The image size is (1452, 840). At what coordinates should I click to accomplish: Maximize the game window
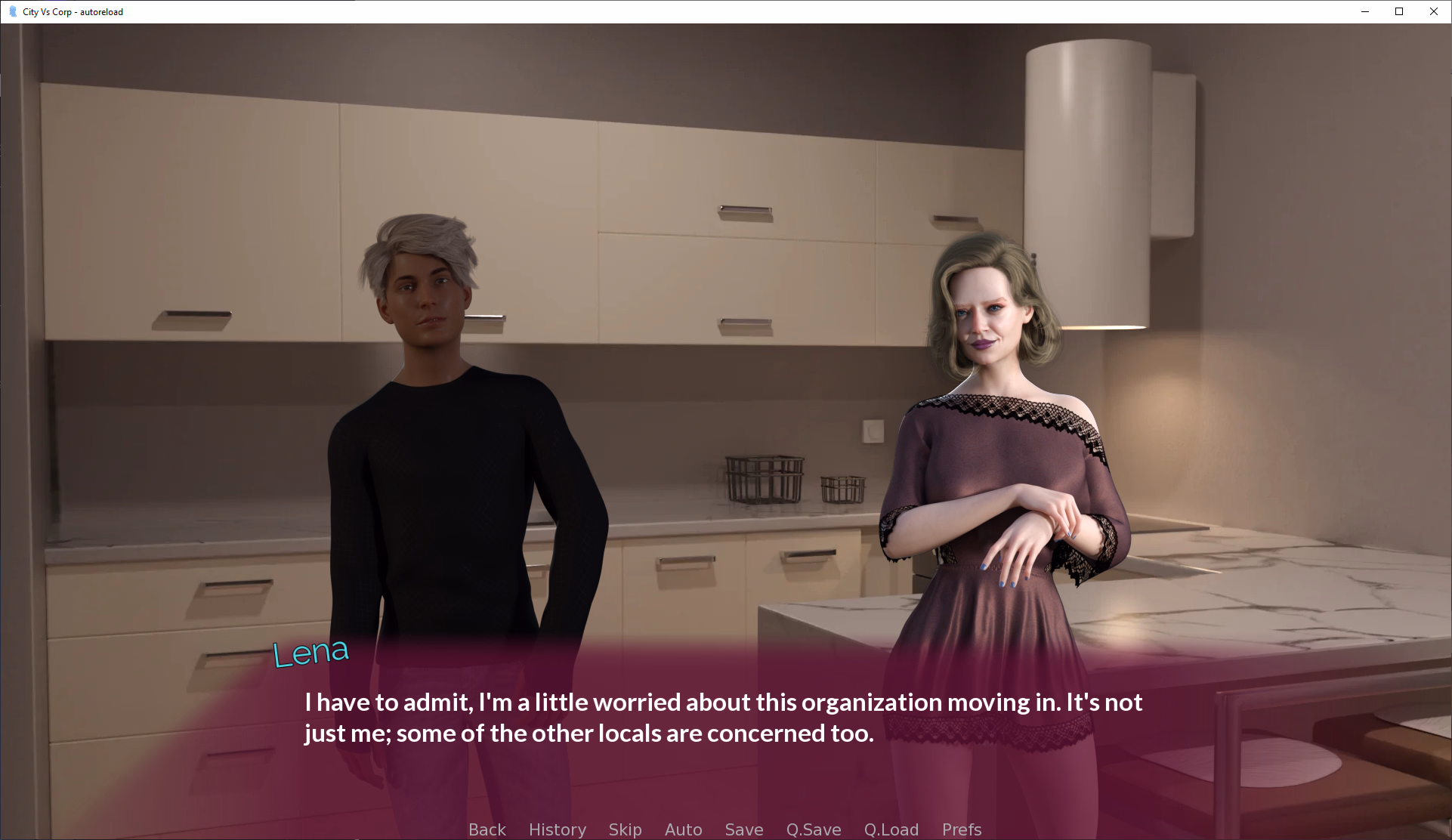coord(1399,11)
